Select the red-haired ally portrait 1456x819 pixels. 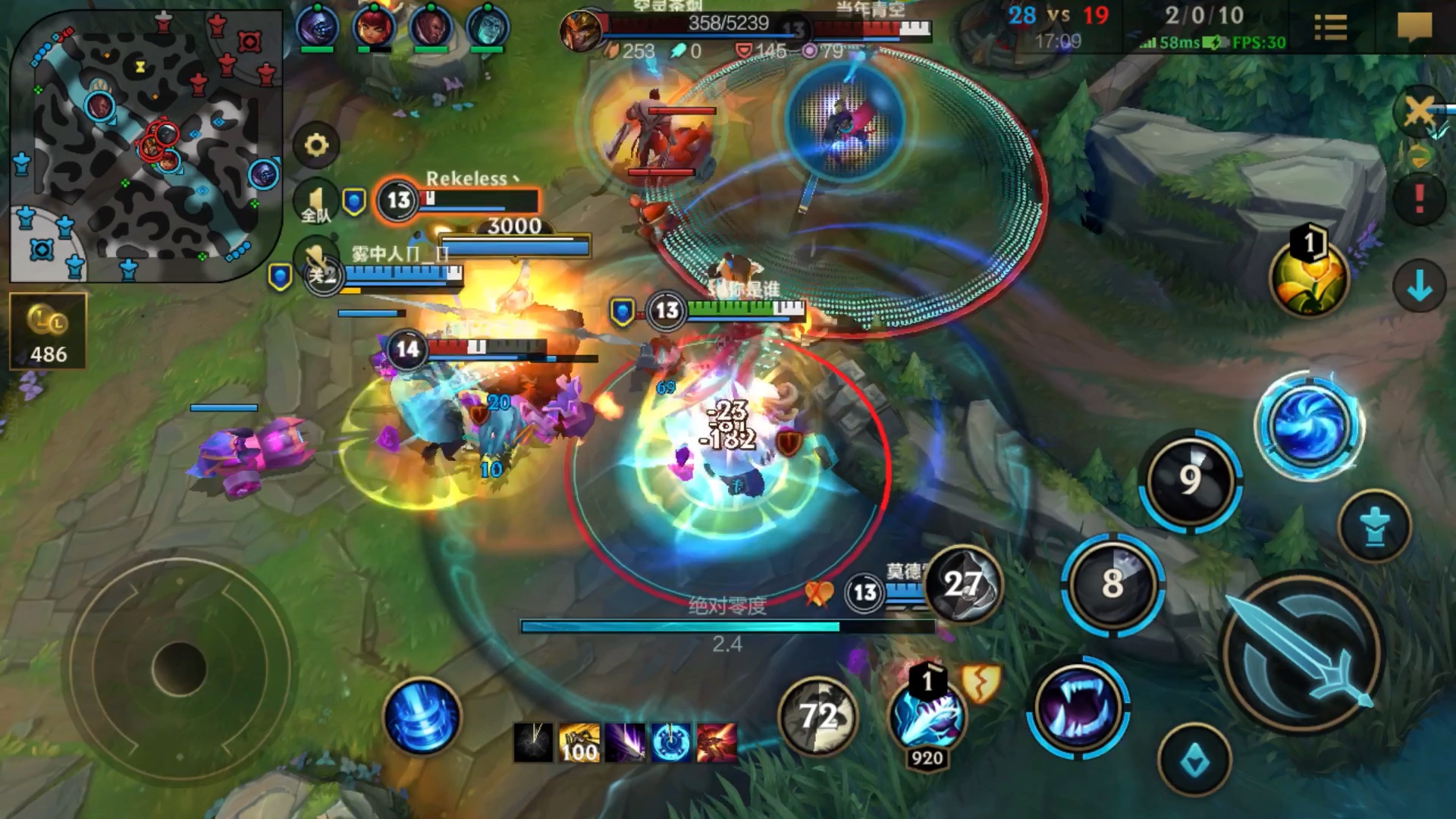point(374,27)
